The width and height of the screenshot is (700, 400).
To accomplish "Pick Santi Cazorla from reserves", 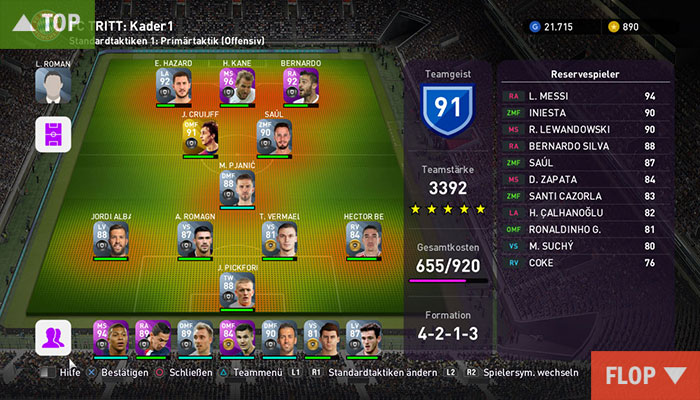I will click(x=585, y=196).
